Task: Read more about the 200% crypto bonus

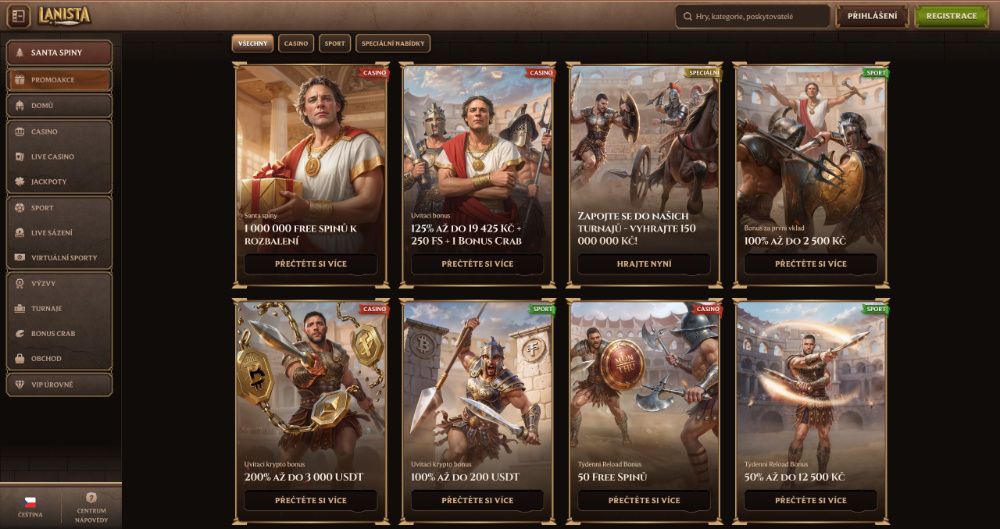Action: point(311,500)
